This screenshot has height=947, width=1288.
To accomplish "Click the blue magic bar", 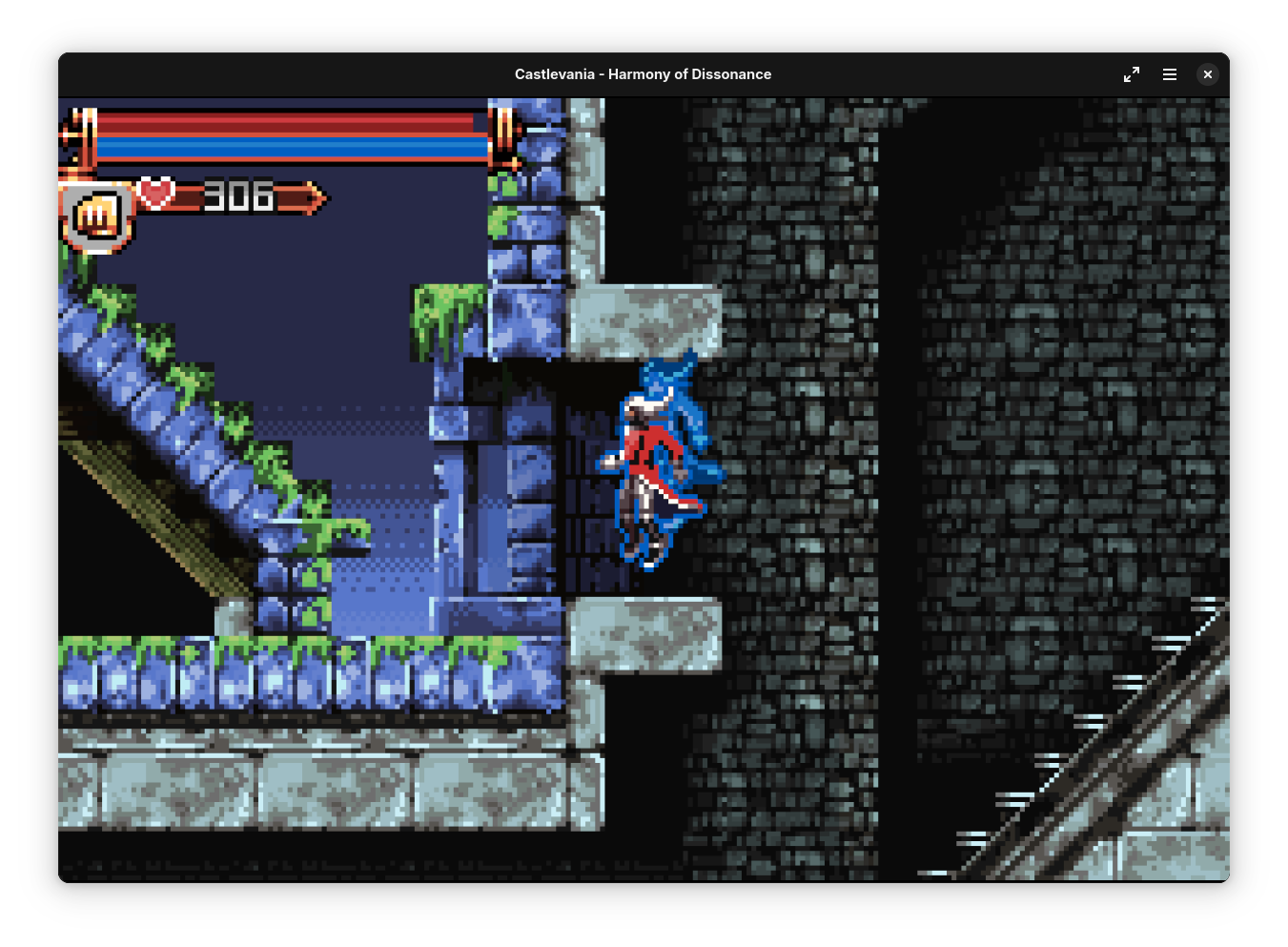I will [286, 148].
